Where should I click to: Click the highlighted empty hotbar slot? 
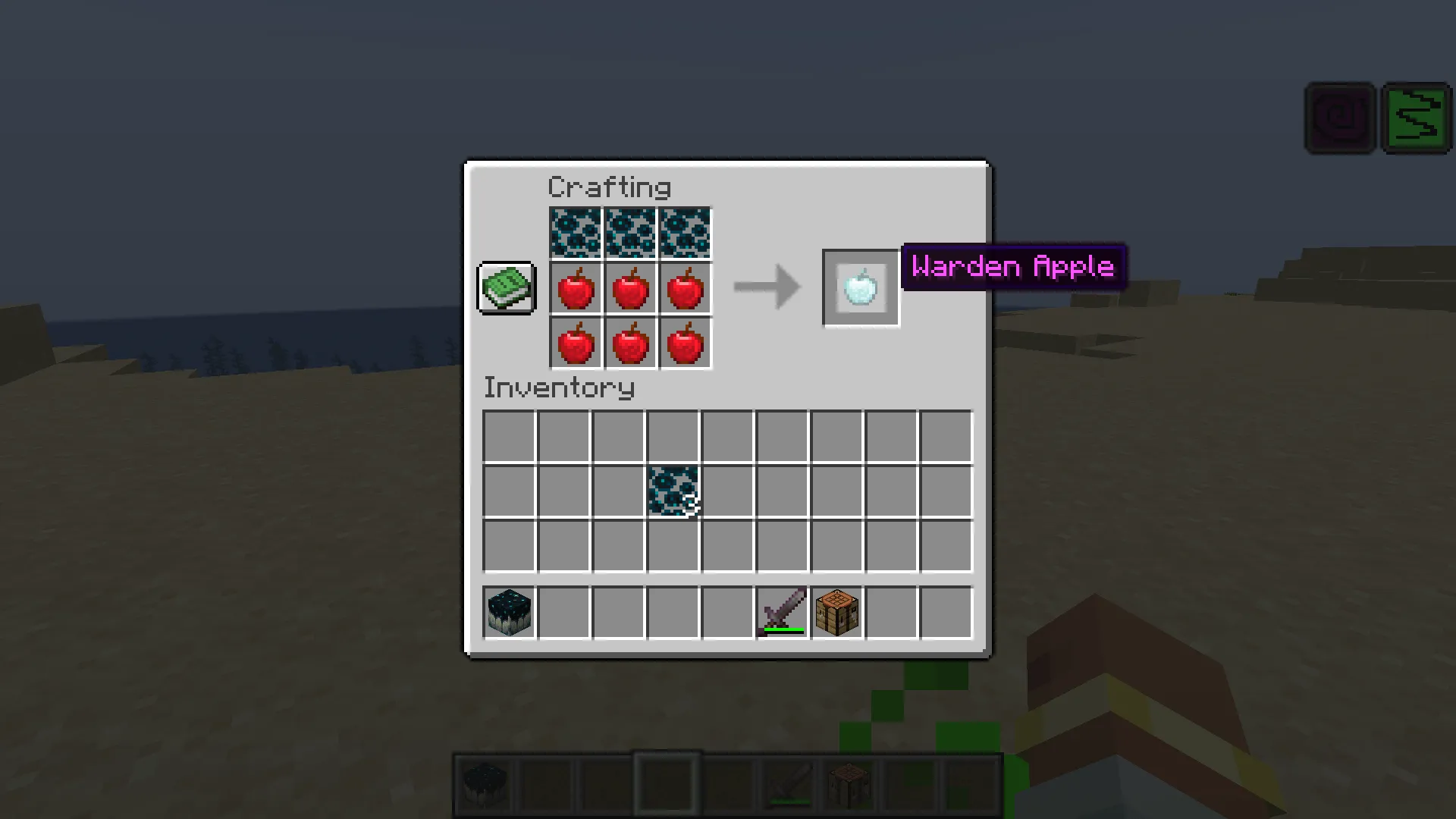pyautogui.click(x=667, y=781)
